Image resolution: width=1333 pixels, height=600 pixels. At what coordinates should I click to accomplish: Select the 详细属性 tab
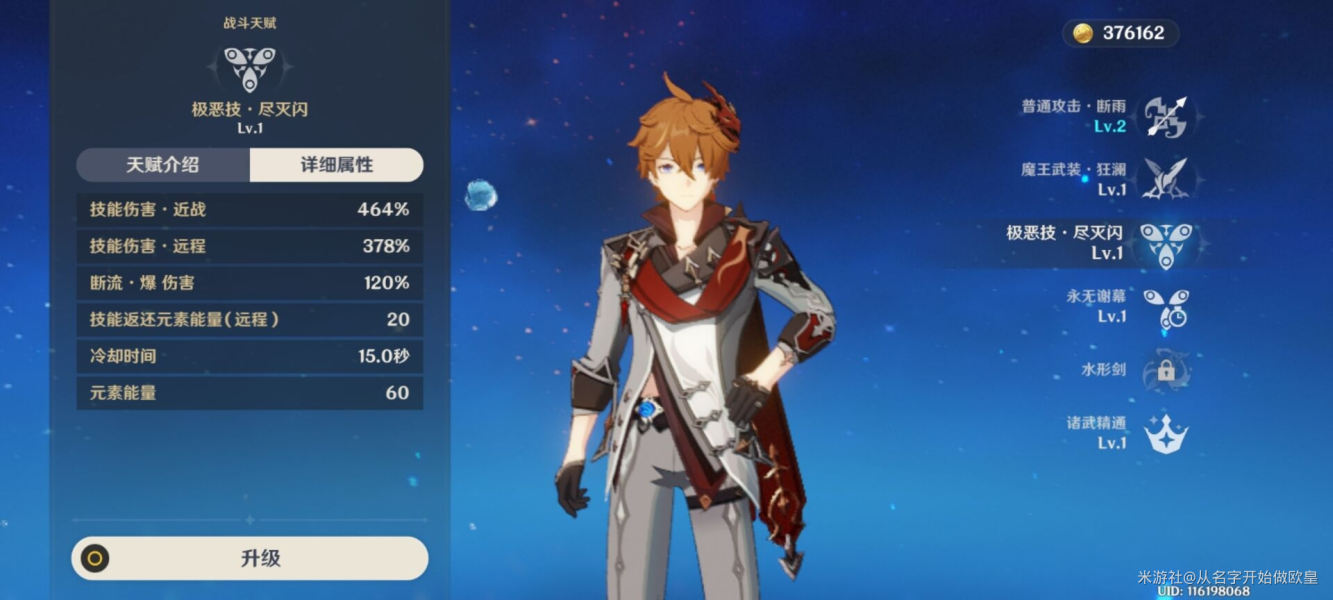click(x=336, y=165)
